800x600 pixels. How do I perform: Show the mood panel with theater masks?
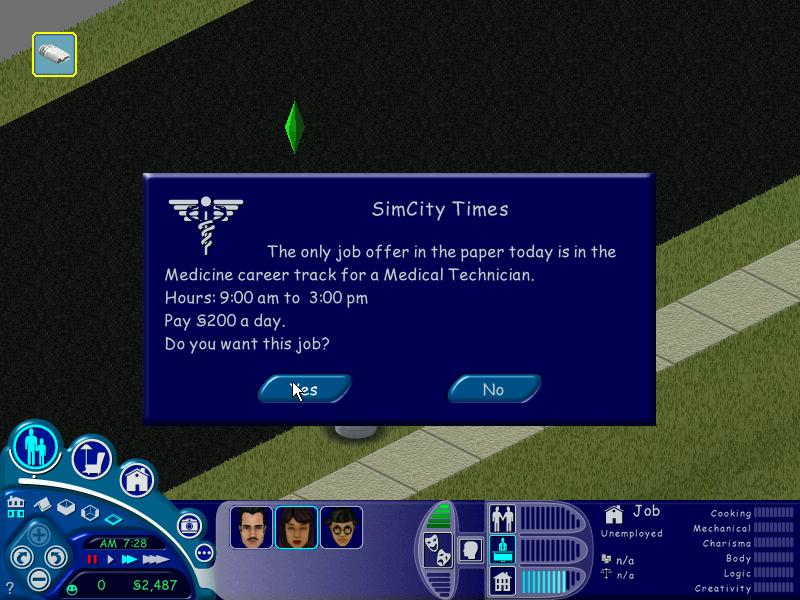pyautogui.click(x=437, y=549)
